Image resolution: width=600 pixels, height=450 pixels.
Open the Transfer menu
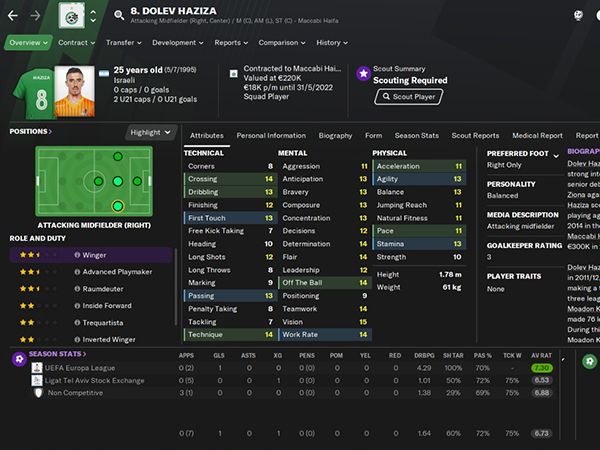tap(123, 43)
